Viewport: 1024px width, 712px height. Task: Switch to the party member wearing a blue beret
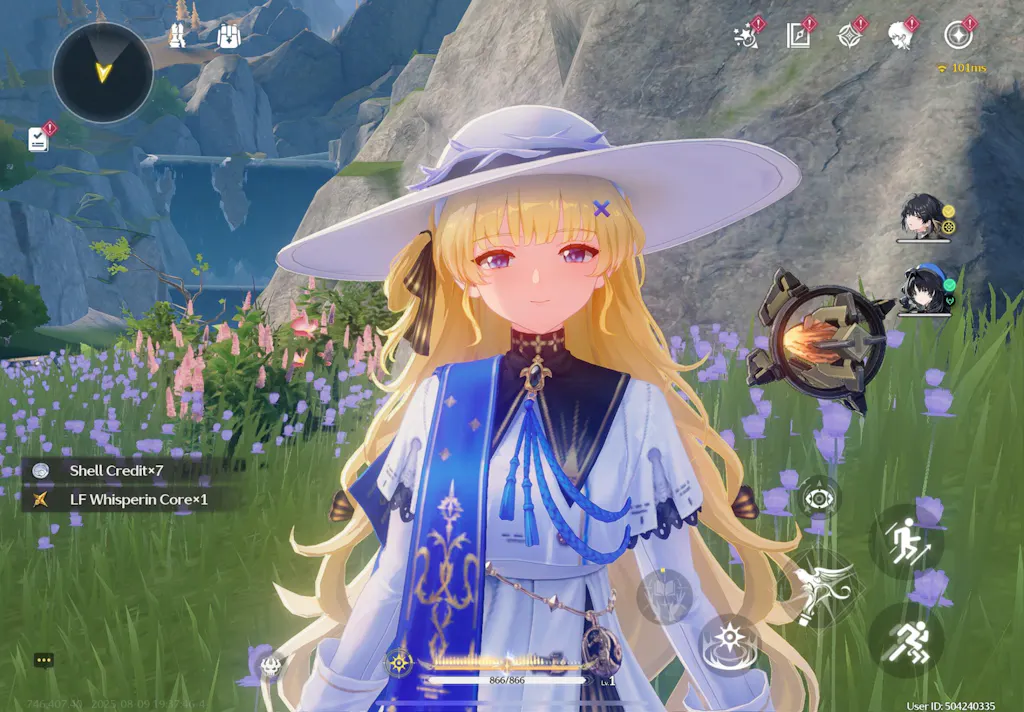click(921, 288)
